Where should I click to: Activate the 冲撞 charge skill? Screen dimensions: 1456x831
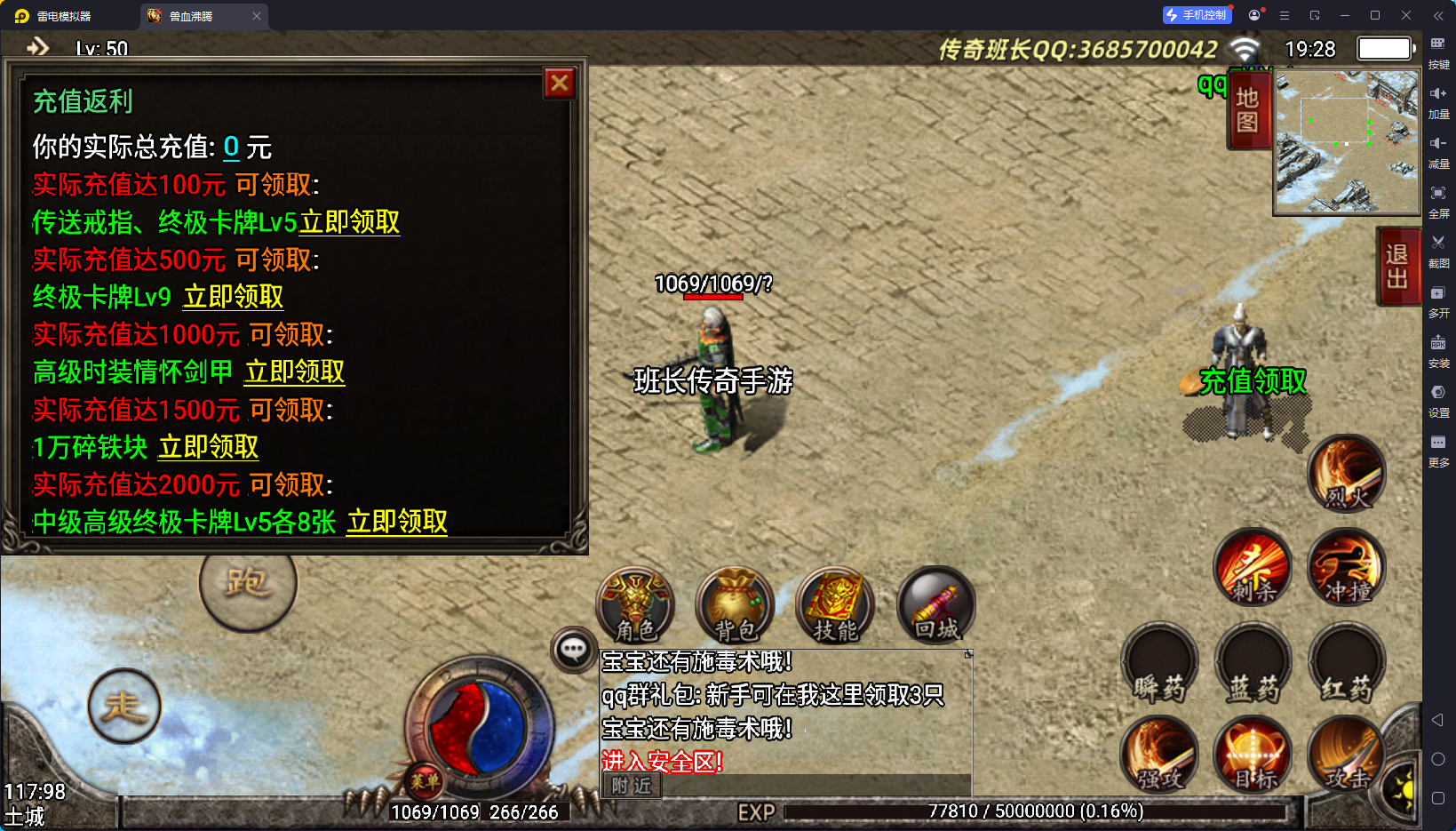coord(1347,568)
